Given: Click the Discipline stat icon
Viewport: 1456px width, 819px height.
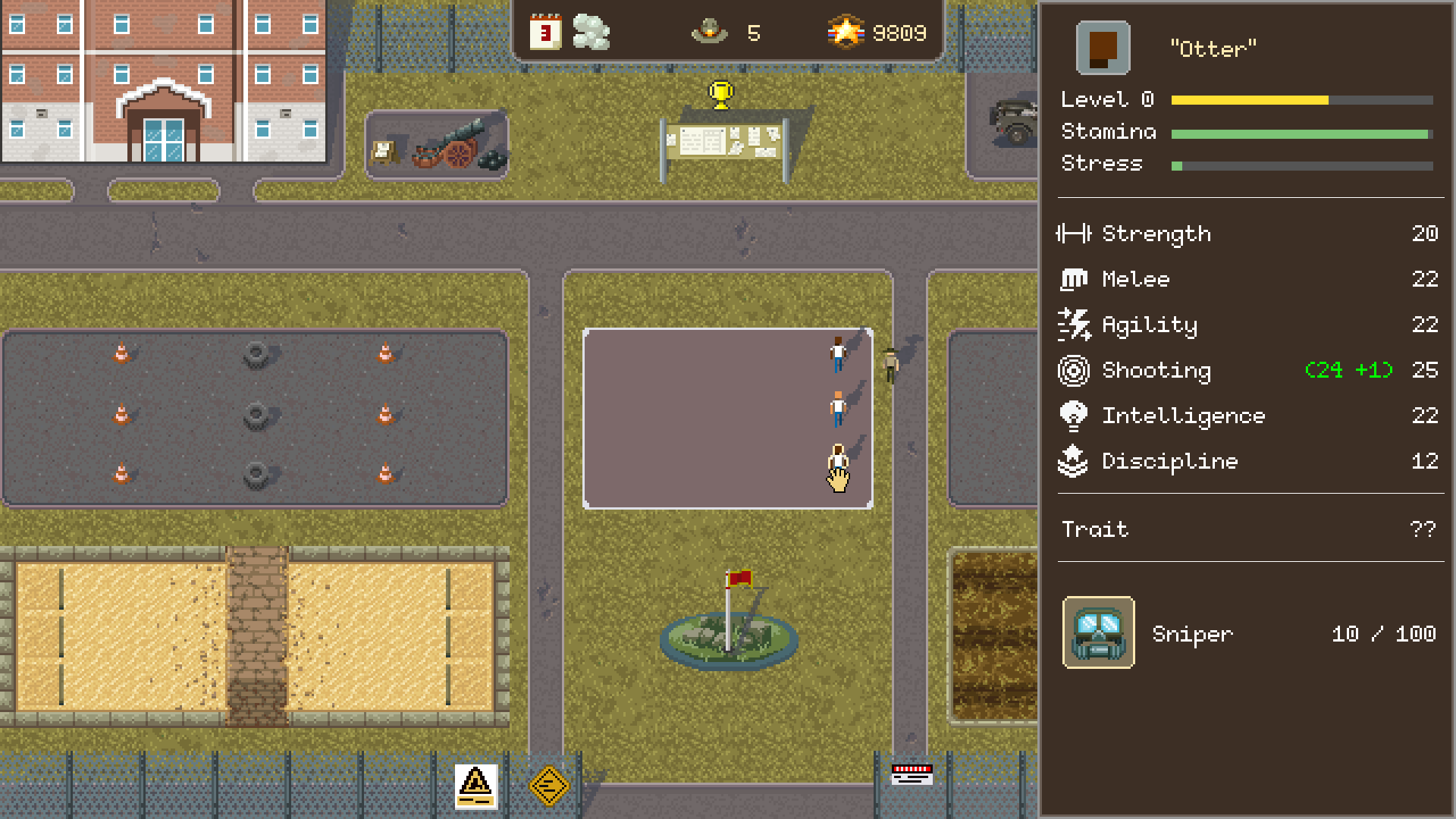Looking at the screenshot, I should 1074,461.
